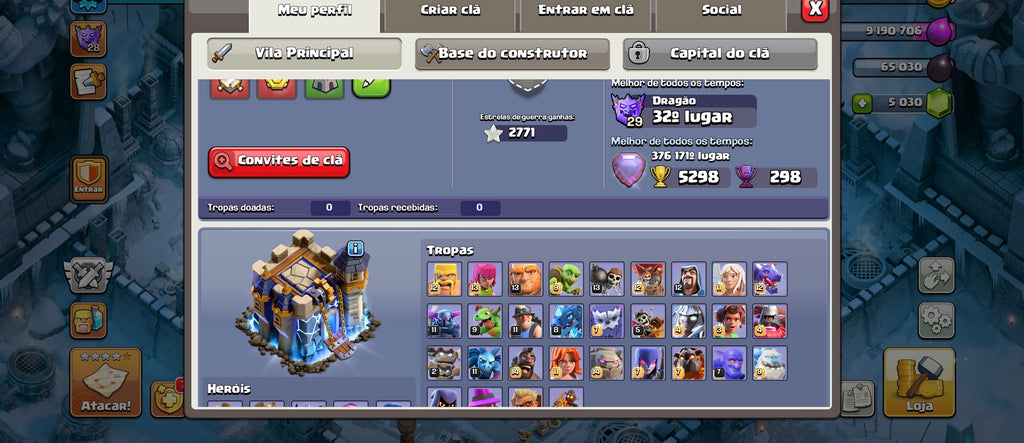Choose the Goblin troop icon
1024x443 pixels.
pyautogui.click(x=566, y=279)
